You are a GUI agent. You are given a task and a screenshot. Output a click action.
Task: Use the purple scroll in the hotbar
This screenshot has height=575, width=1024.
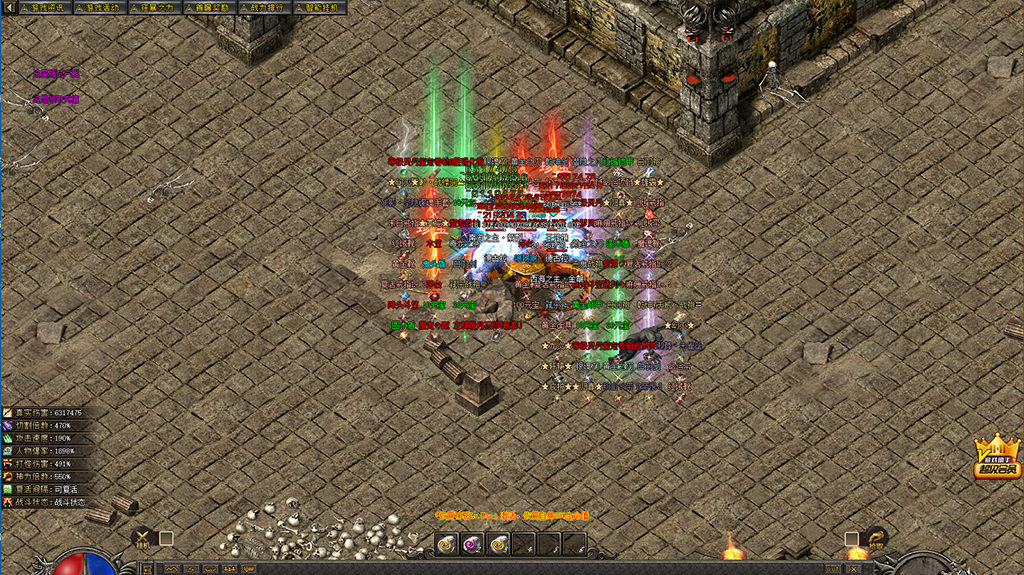coord(472,543)
